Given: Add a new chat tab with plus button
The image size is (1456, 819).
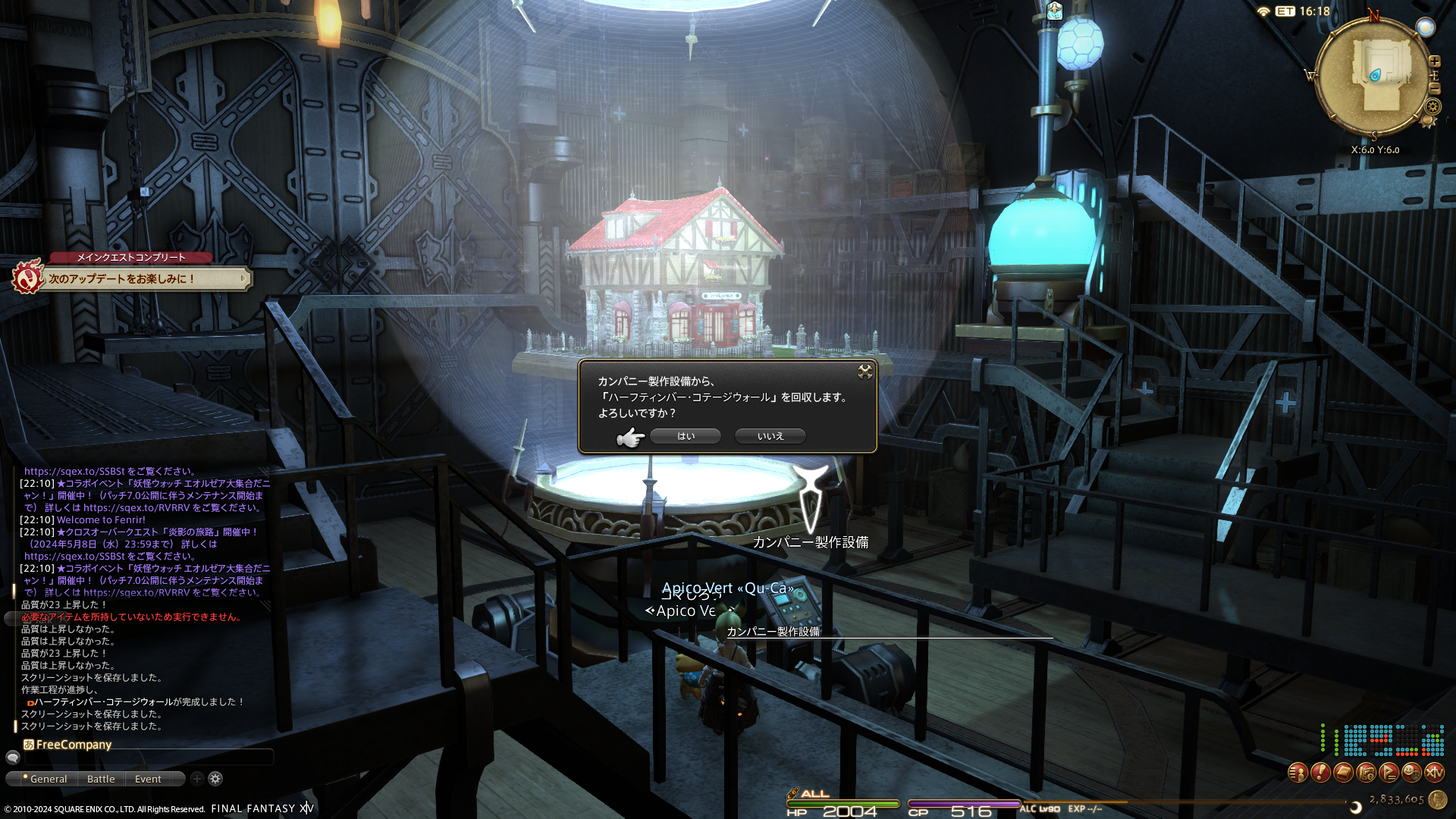Looking at the screenshot, I should (x=197, y=778).
